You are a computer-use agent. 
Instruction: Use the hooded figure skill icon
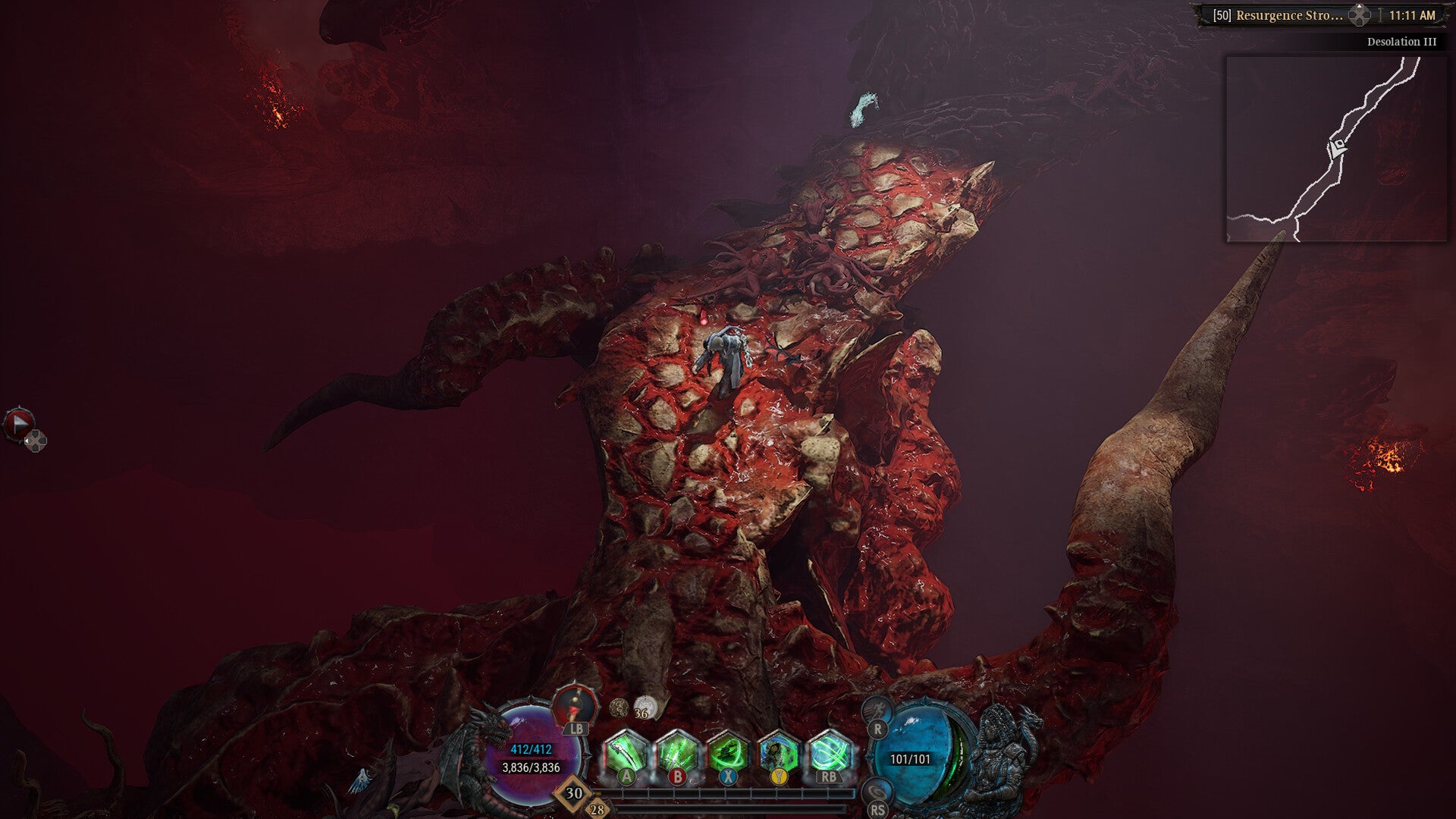click(x=779, y=754)
